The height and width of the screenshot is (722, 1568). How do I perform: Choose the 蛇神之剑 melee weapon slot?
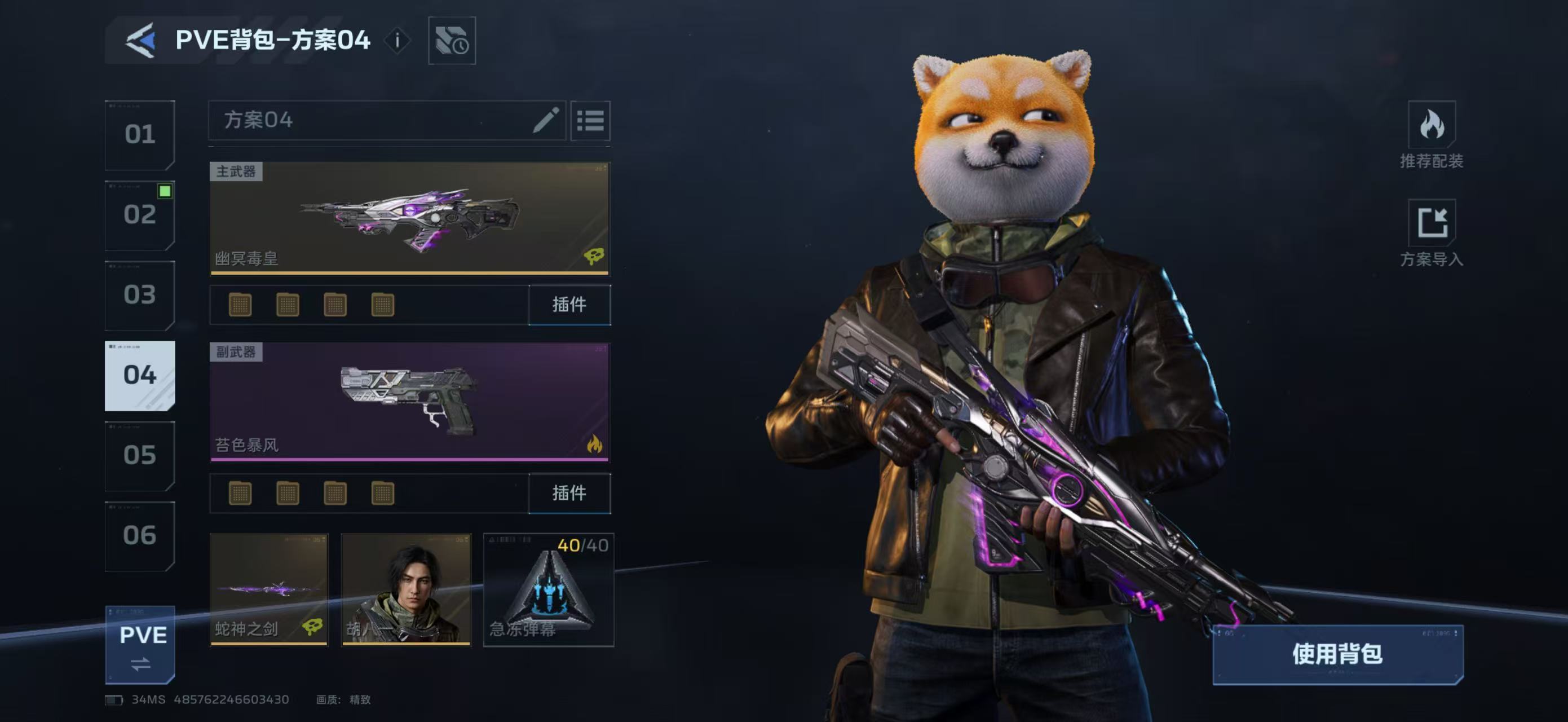268,589
